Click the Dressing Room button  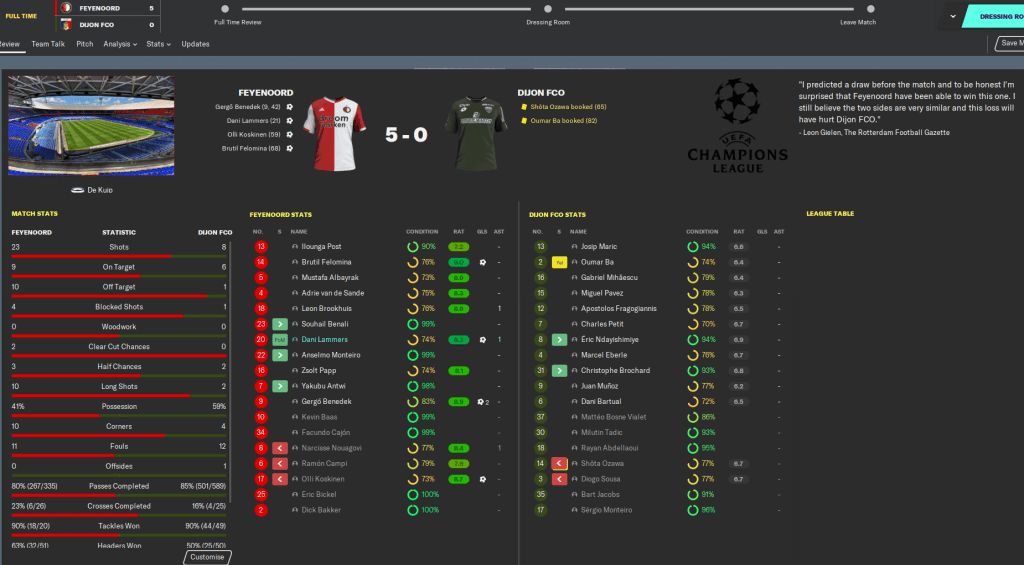pyautogui.click(x=990, y=16)
